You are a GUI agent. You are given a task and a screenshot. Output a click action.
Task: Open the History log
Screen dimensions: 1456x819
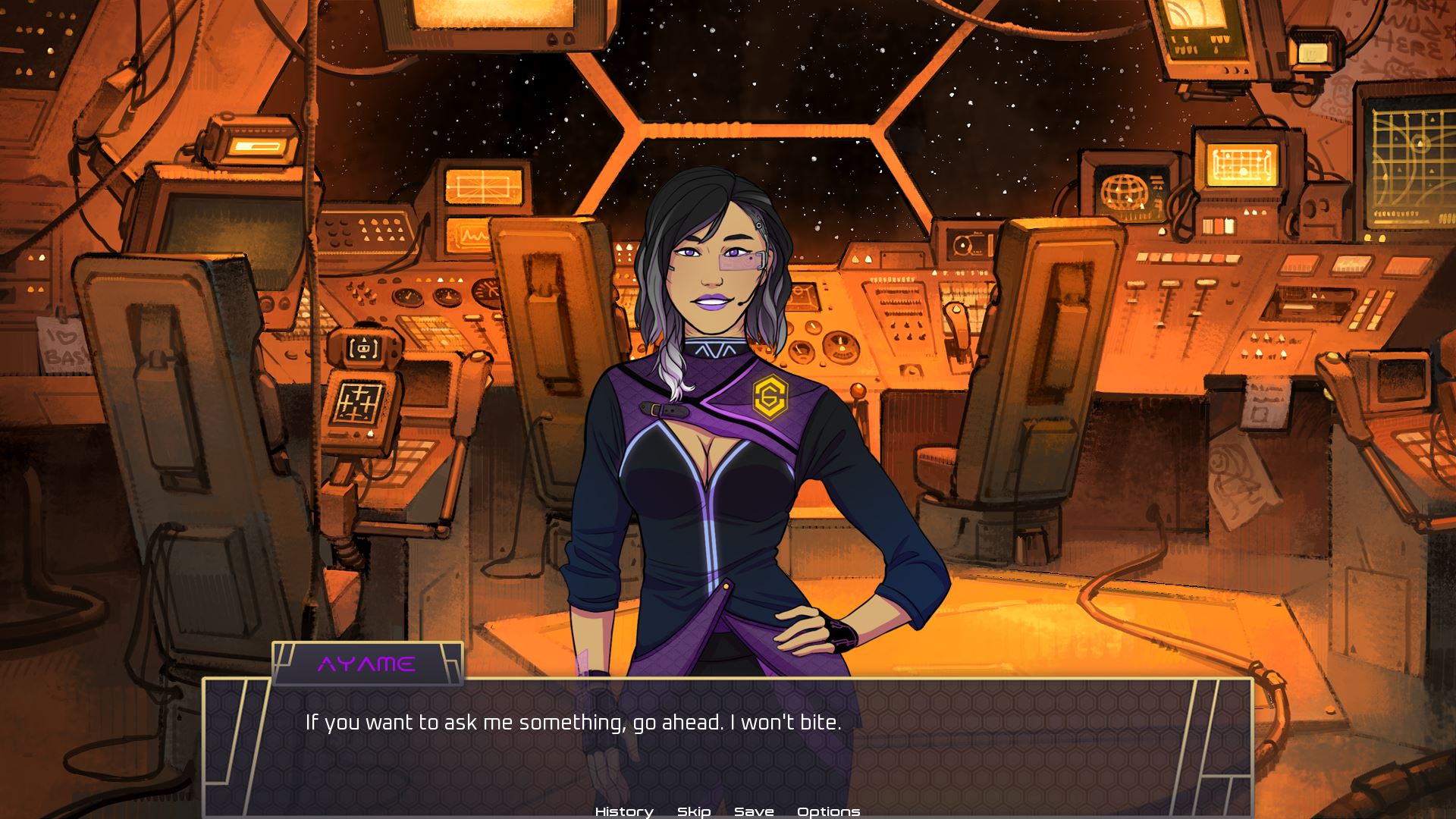coord(623,811)
